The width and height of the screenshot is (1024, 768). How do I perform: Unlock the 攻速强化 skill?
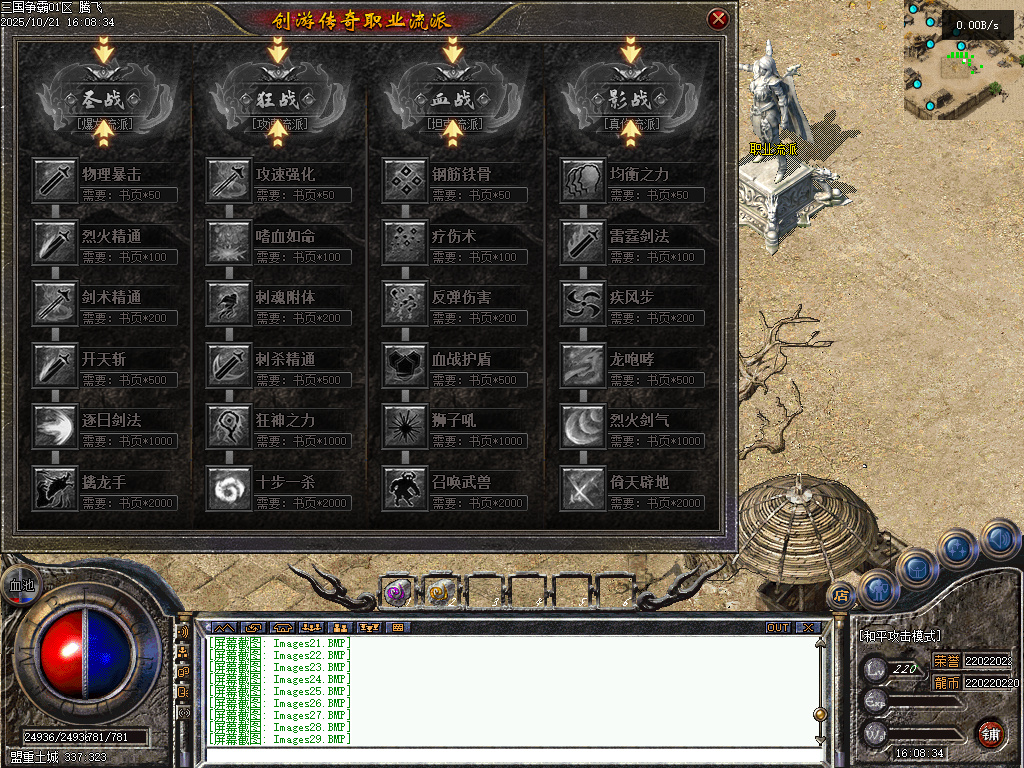tap(229, 180)
